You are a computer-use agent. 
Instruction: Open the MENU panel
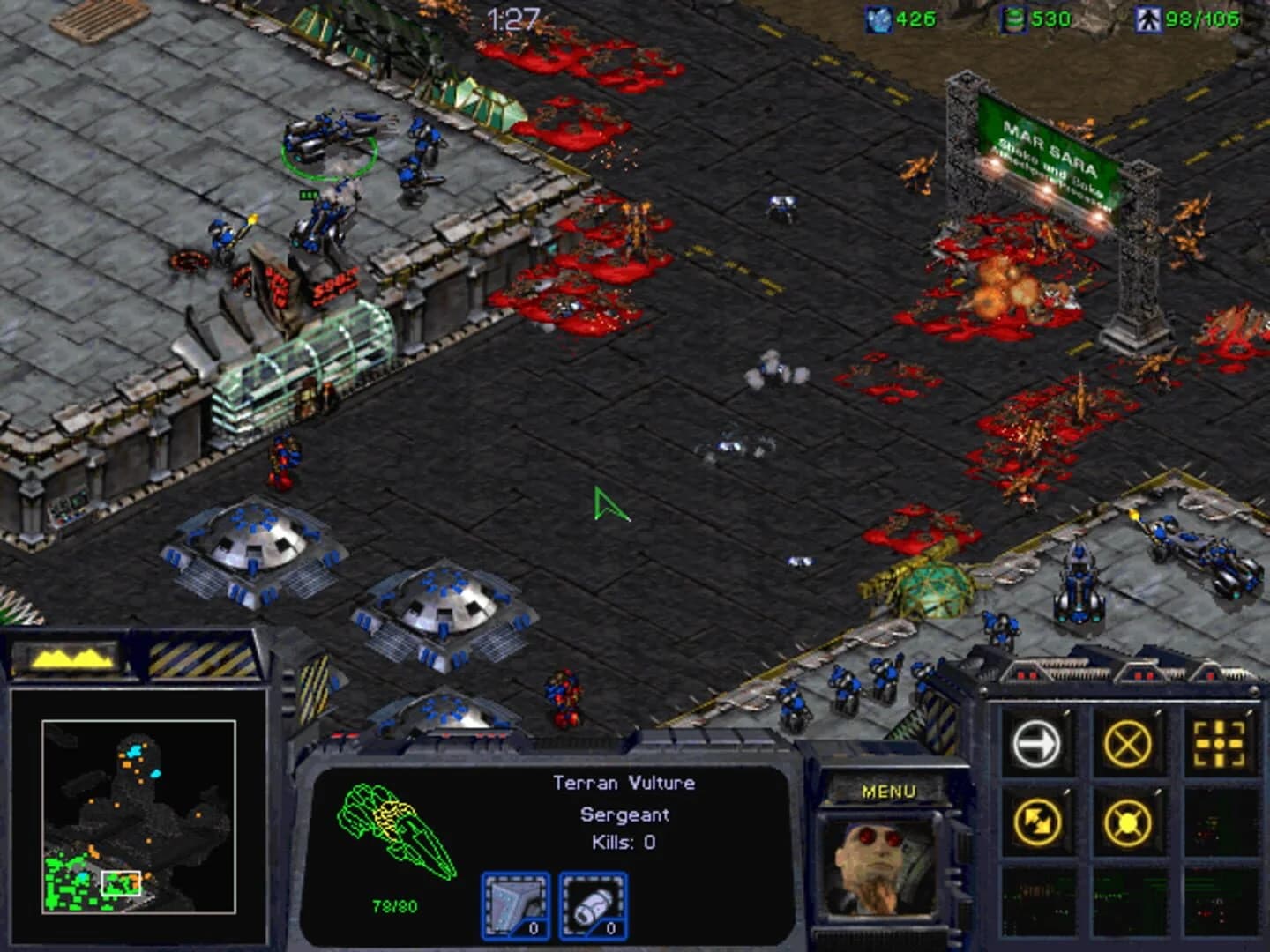890,789
